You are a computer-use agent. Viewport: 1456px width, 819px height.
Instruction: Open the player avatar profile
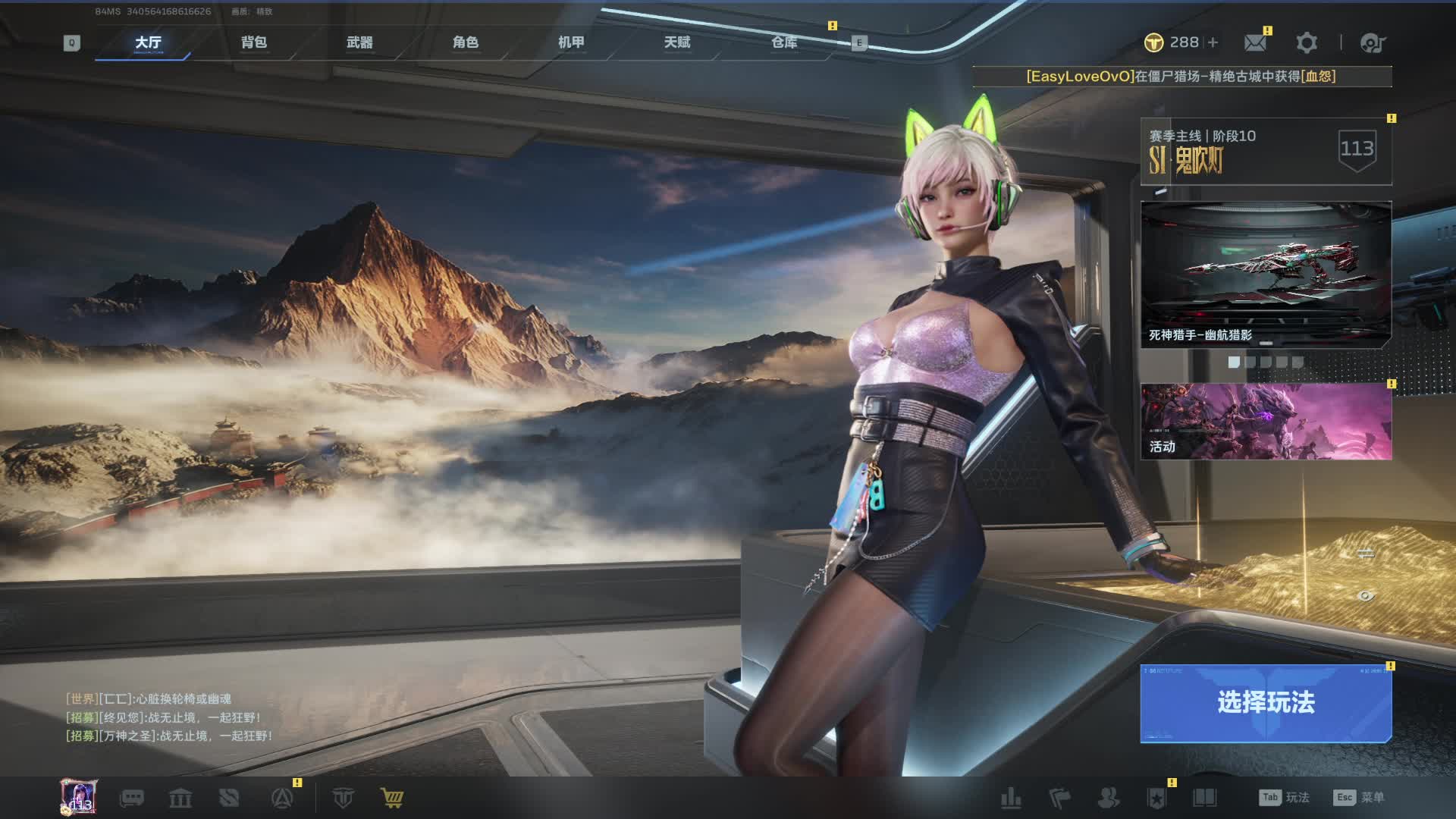click(x=79, y=797)
